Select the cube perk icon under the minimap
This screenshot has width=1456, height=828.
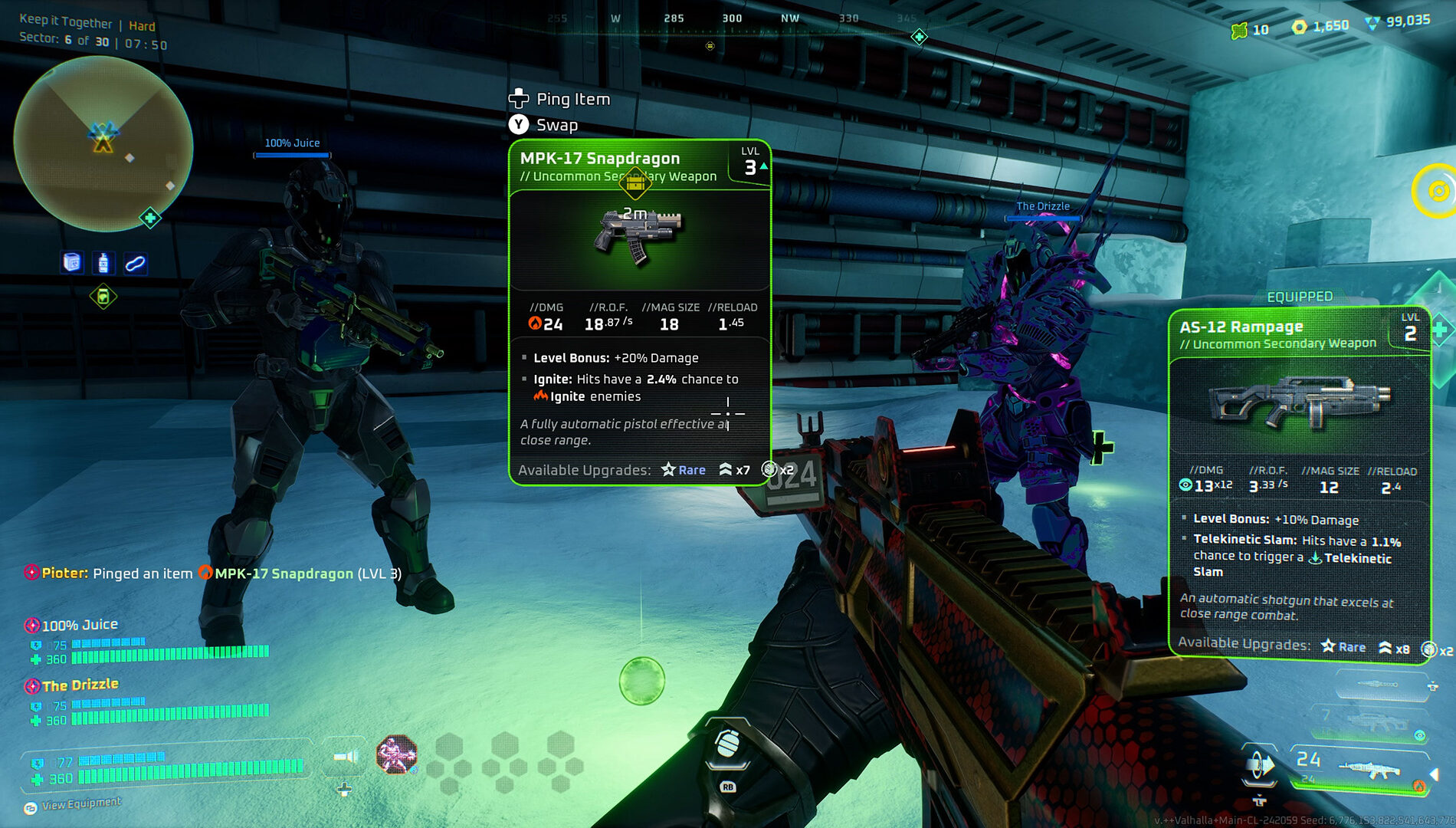click(x=72, y=263)
